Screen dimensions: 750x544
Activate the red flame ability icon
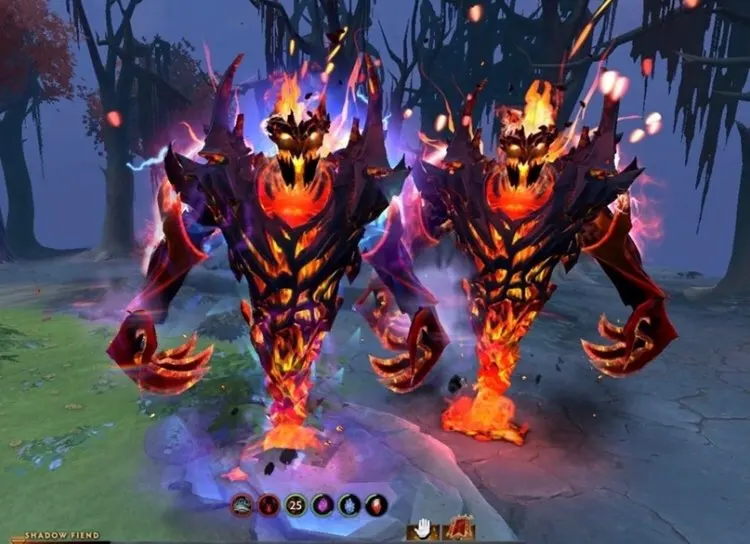459,529
